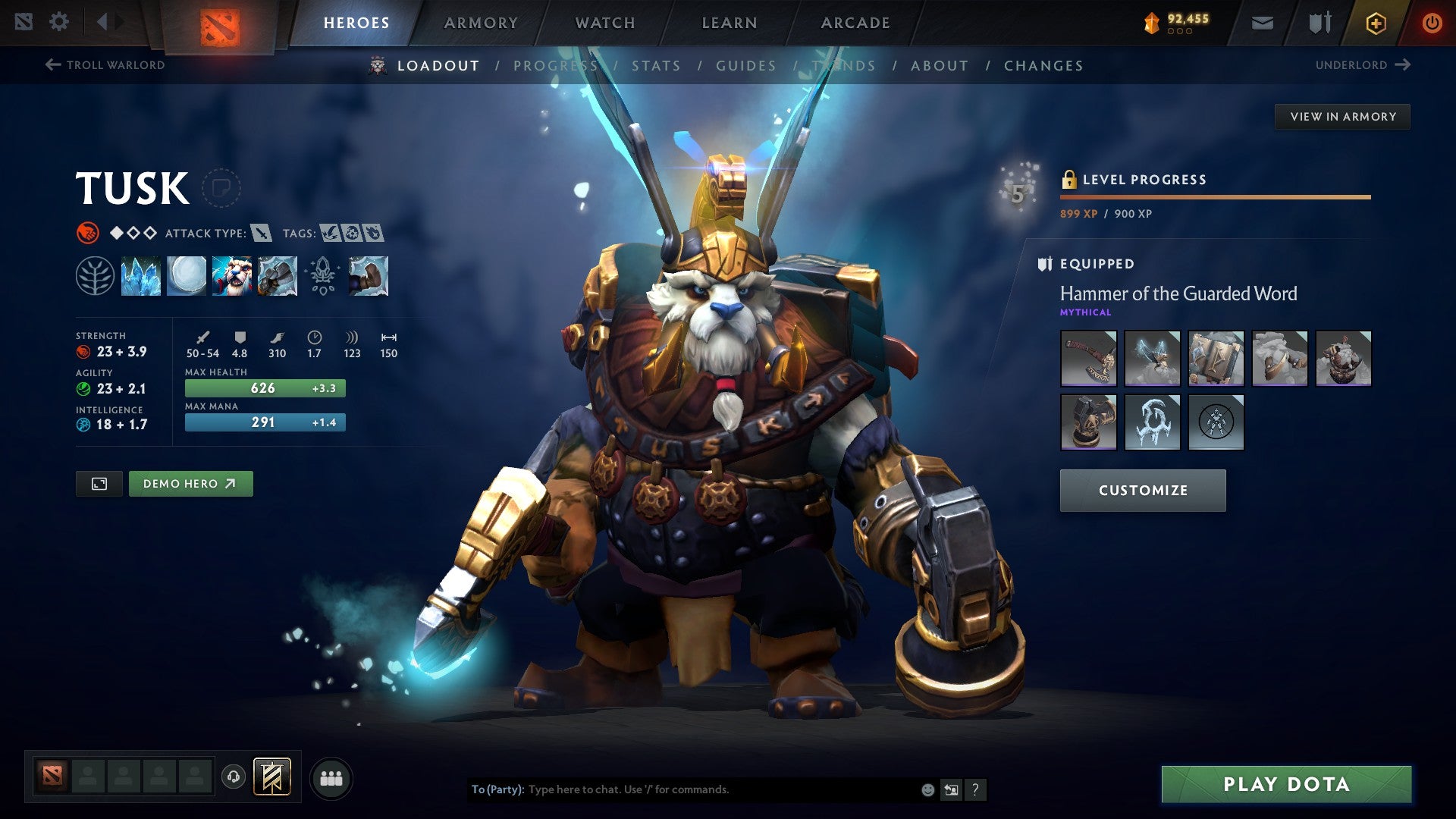The height and width of the screenshot is (819, 1456).
Task: Switch to the STATS tab
Action: [x=657, y=66]
